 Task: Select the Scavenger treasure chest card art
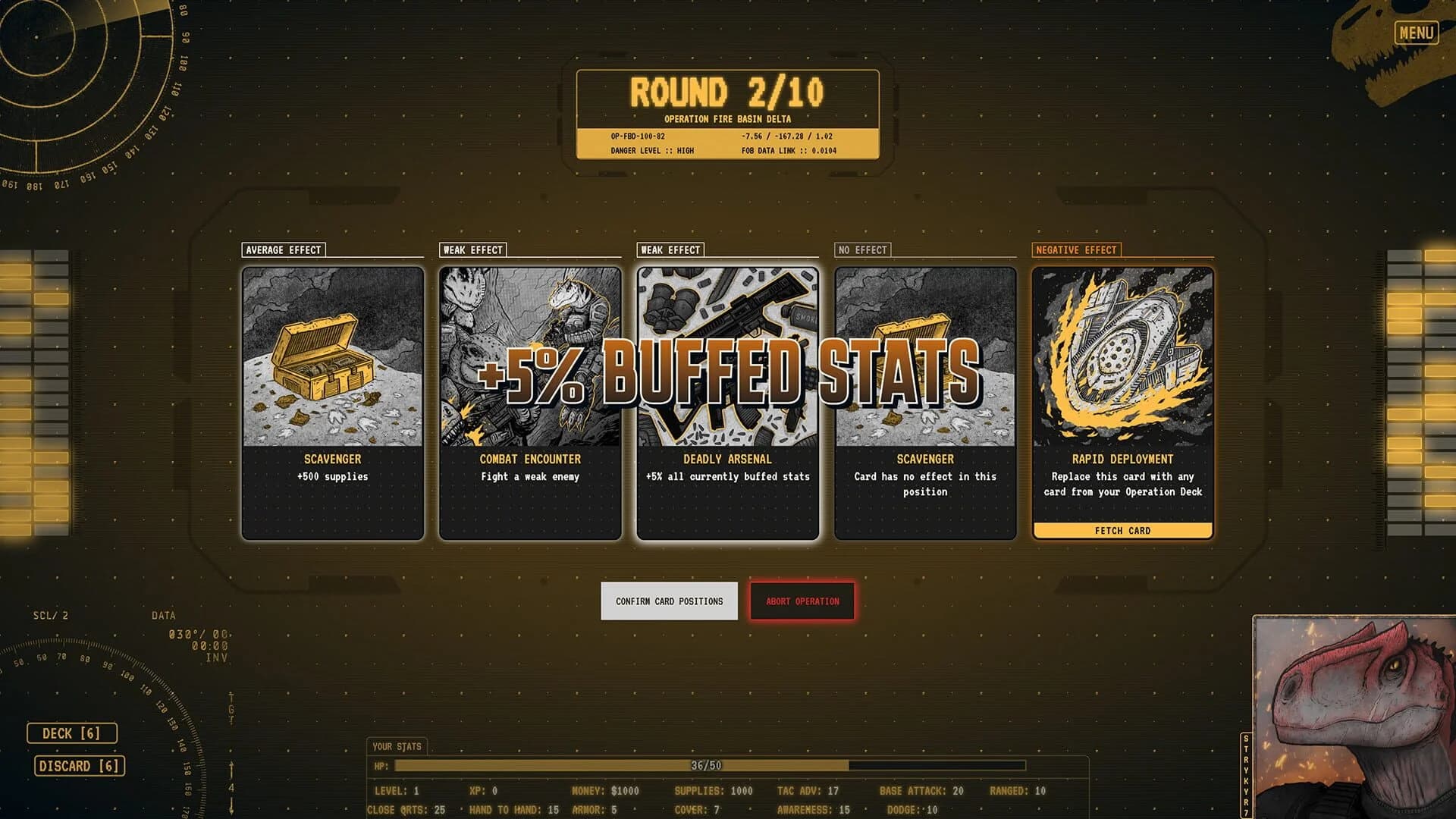pos(331,356)
